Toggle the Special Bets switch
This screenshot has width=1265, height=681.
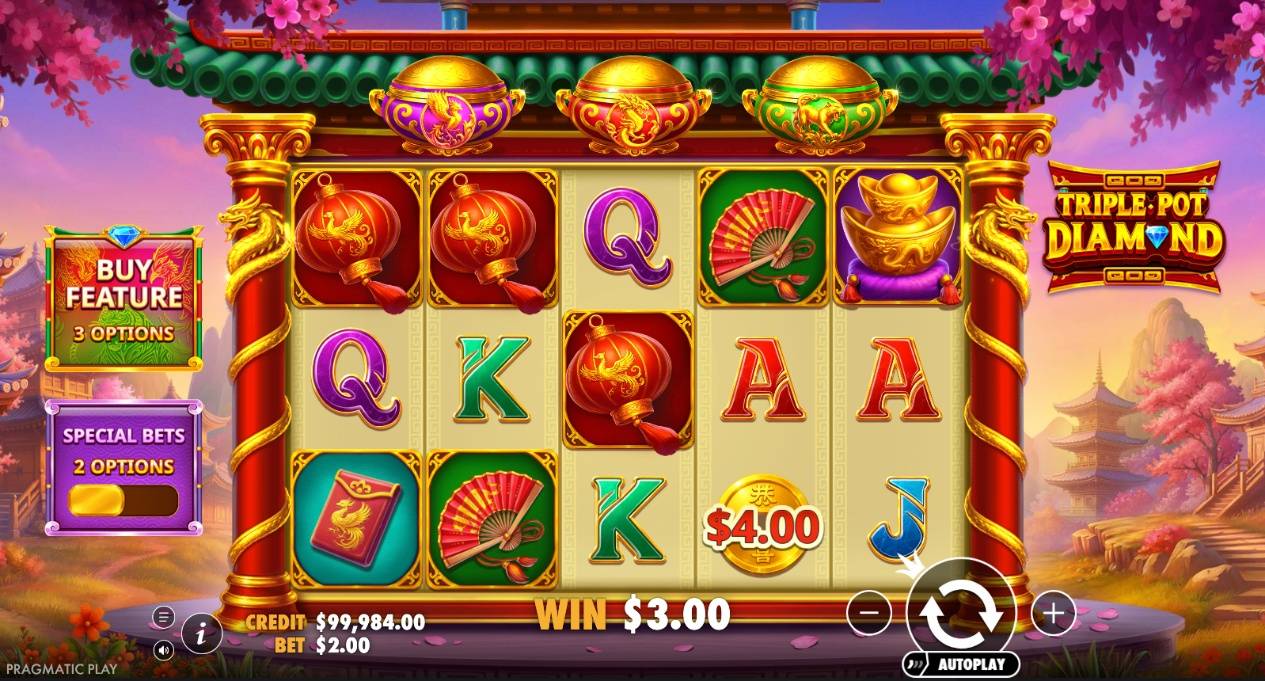click(123, 500)
